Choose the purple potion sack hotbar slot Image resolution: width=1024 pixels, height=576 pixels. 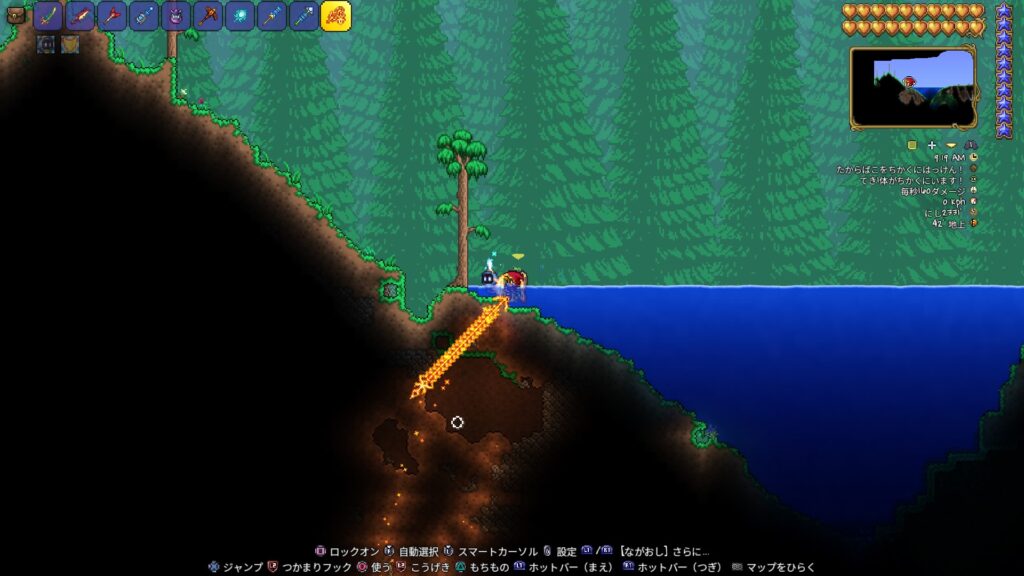tap(175, 16)
